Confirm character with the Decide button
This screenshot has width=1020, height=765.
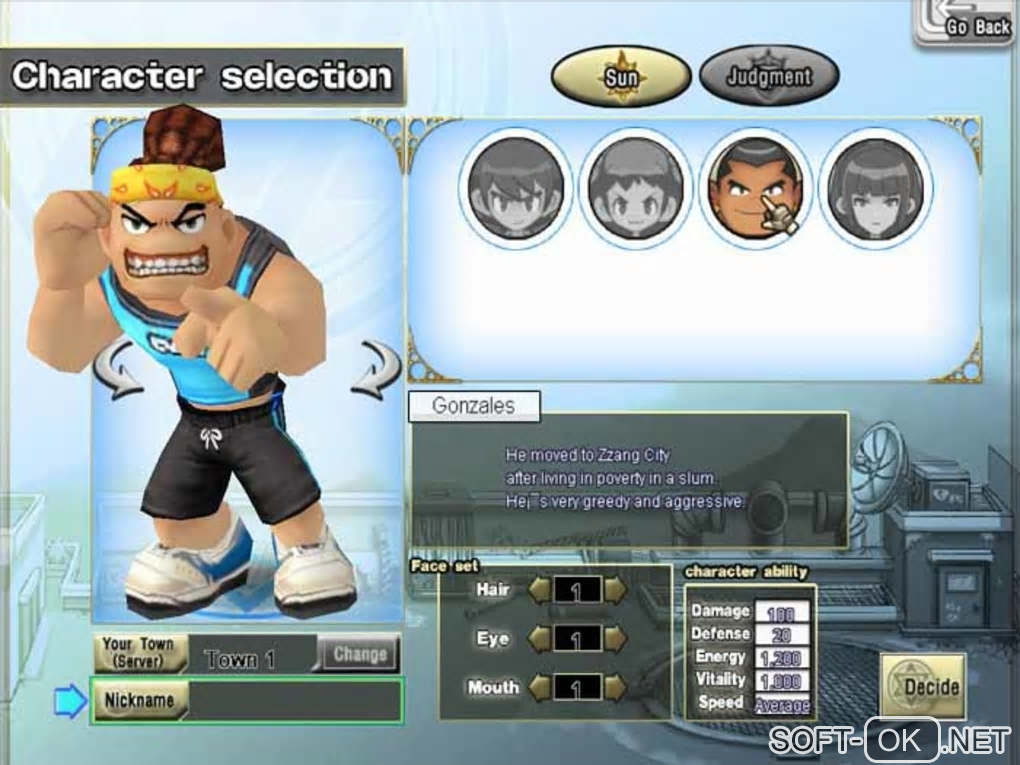click(x=922, y=687)
